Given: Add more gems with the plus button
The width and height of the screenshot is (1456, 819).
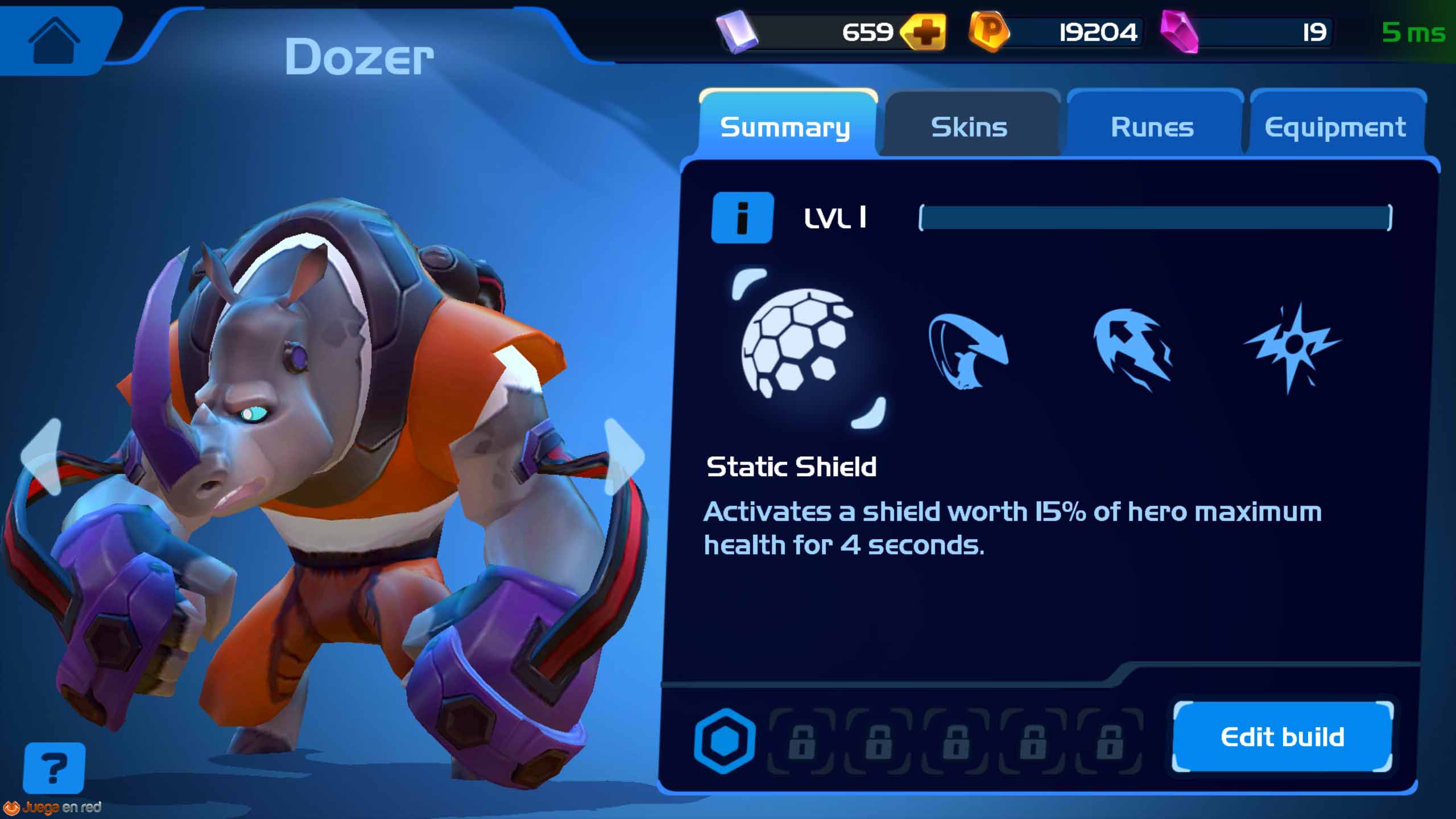Looking at the screenshot, I should (x=924, y=33).
